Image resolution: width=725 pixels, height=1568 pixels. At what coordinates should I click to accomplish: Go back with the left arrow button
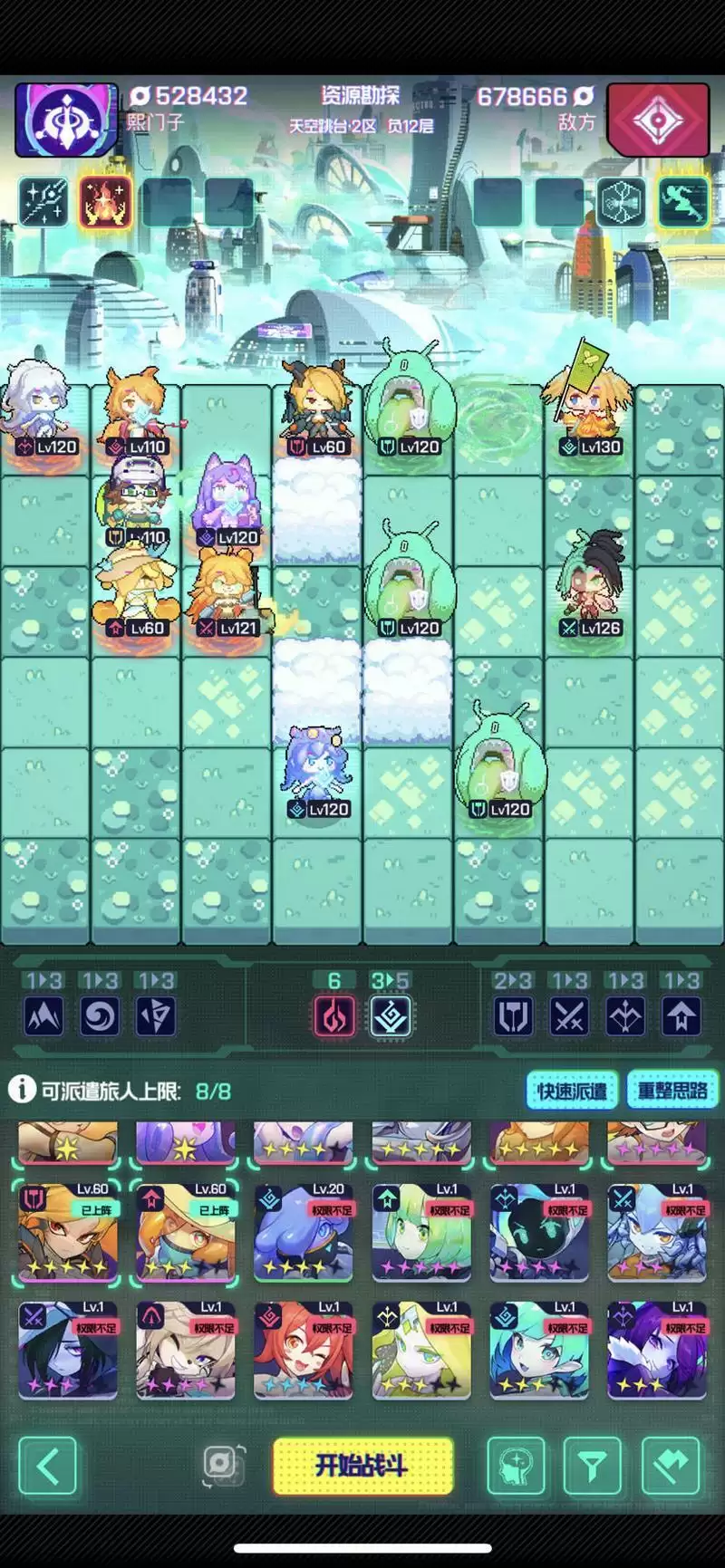(48, 1465)
